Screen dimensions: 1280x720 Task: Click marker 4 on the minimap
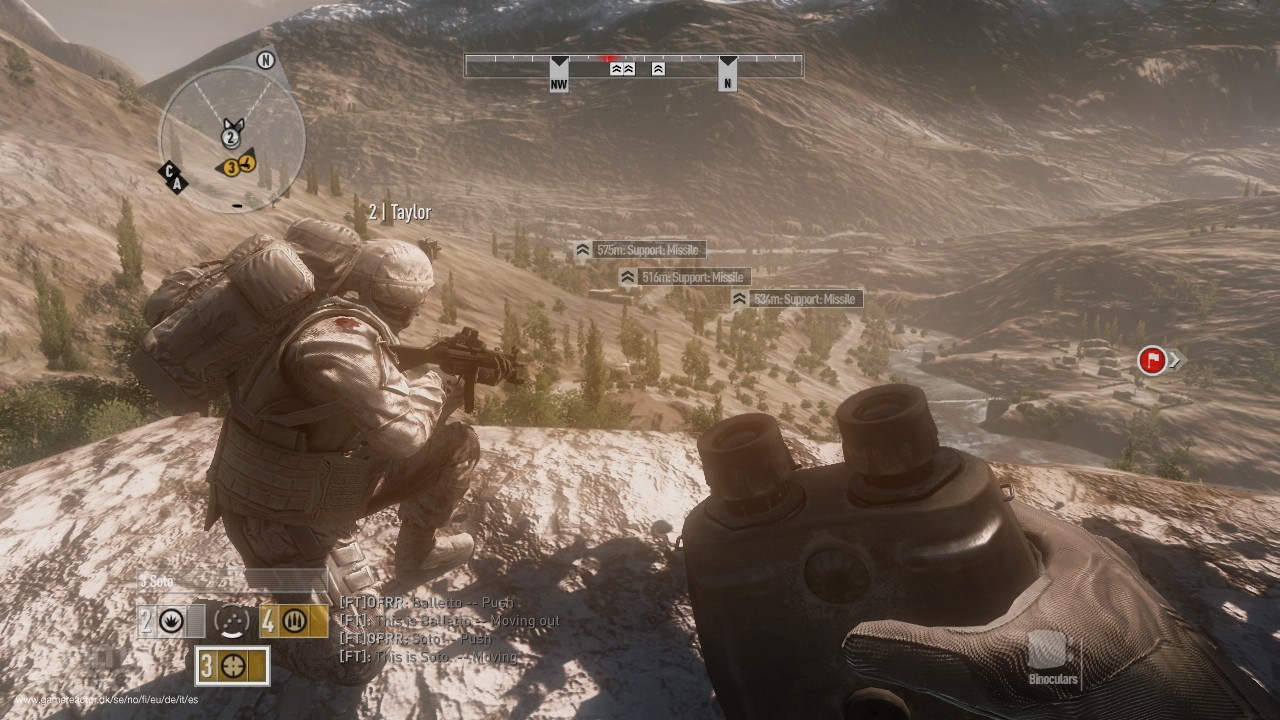[245, 161]
